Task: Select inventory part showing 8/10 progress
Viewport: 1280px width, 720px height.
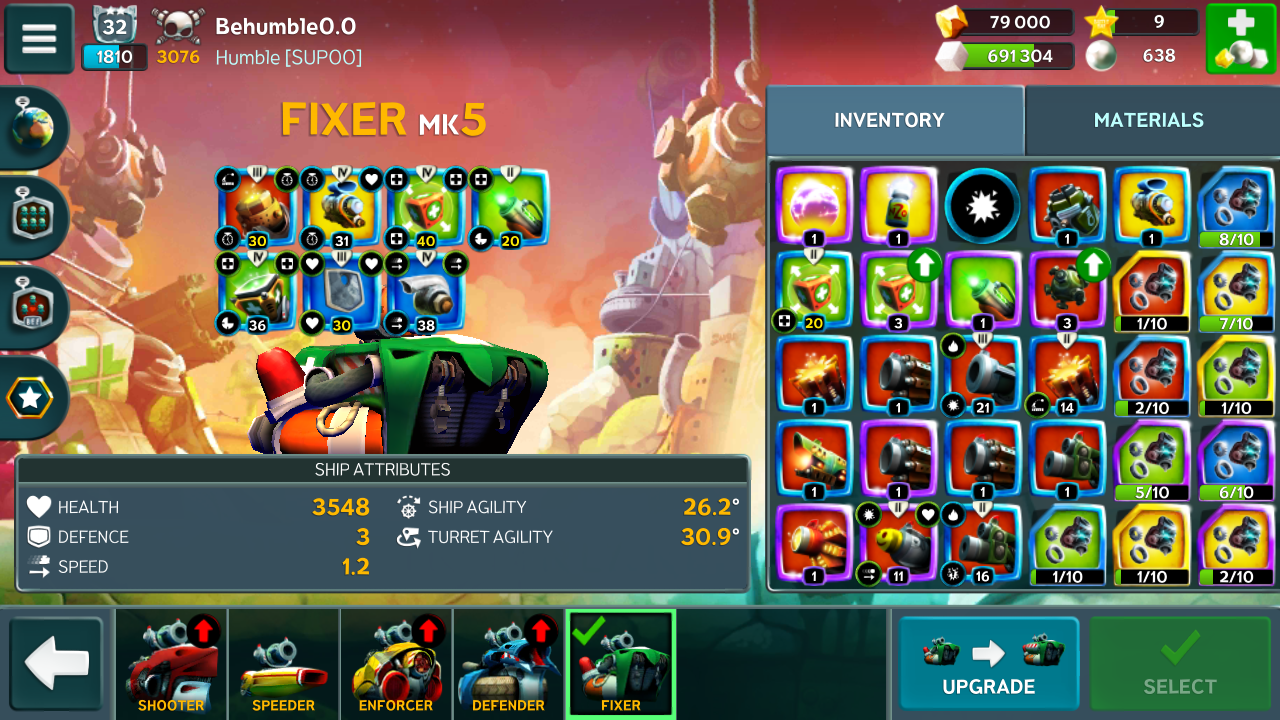Action: pyautogui.click(x=1235, y=206)
